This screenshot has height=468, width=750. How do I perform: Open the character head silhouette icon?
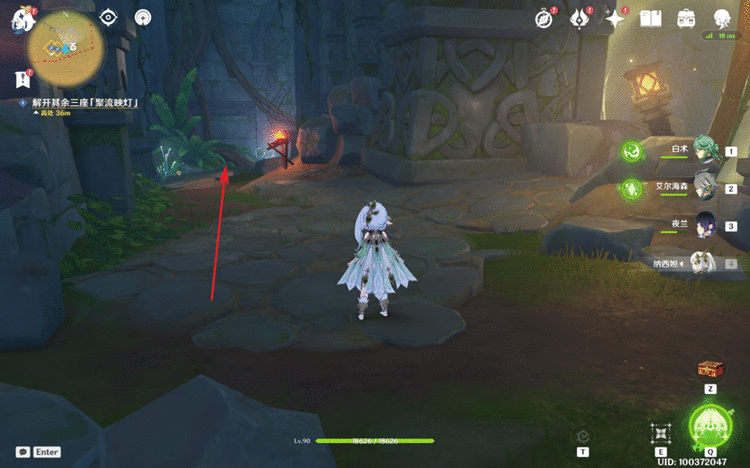(722, 18)
